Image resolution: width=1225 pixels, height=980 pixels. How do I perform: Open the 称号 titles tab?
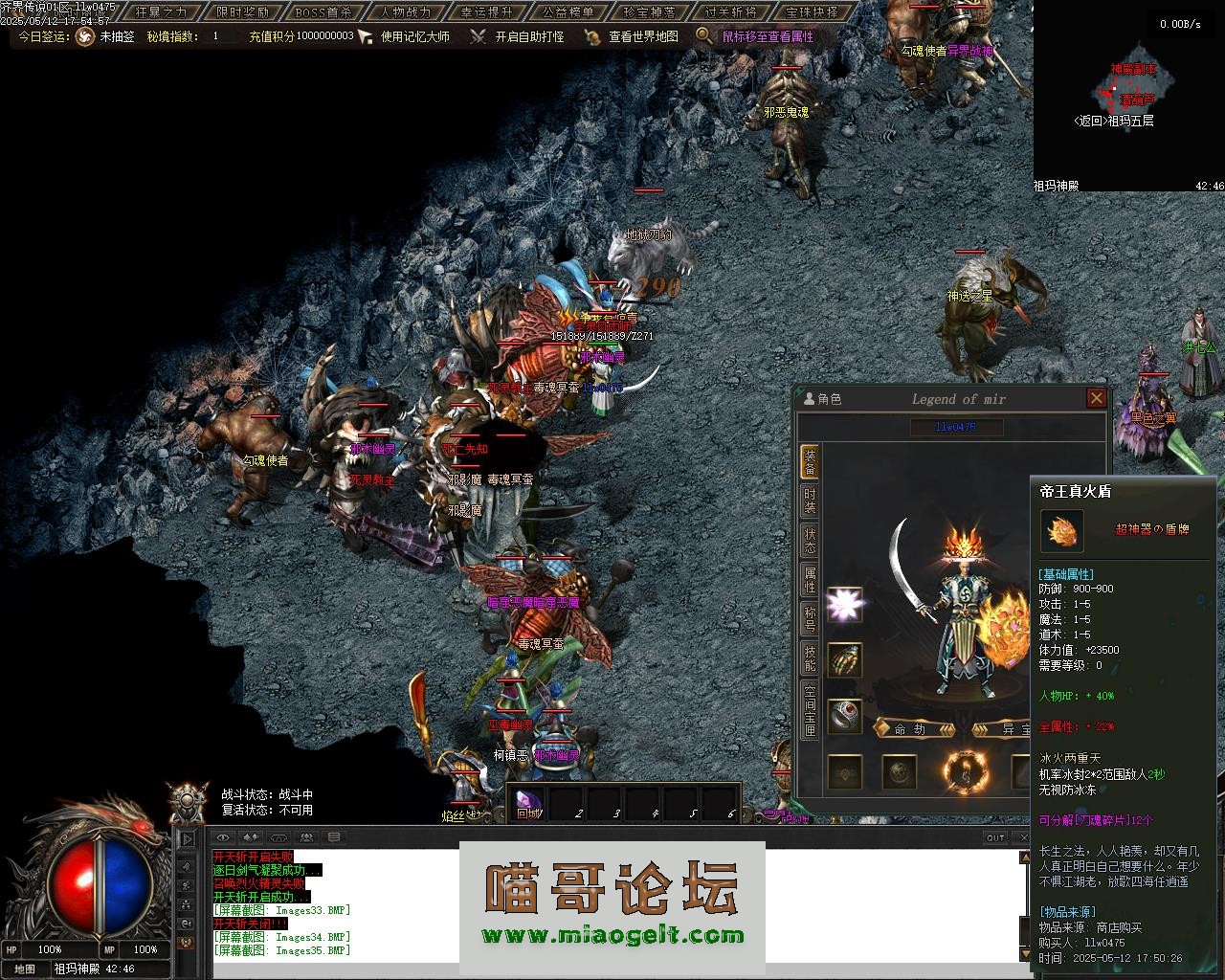point(810,618)
